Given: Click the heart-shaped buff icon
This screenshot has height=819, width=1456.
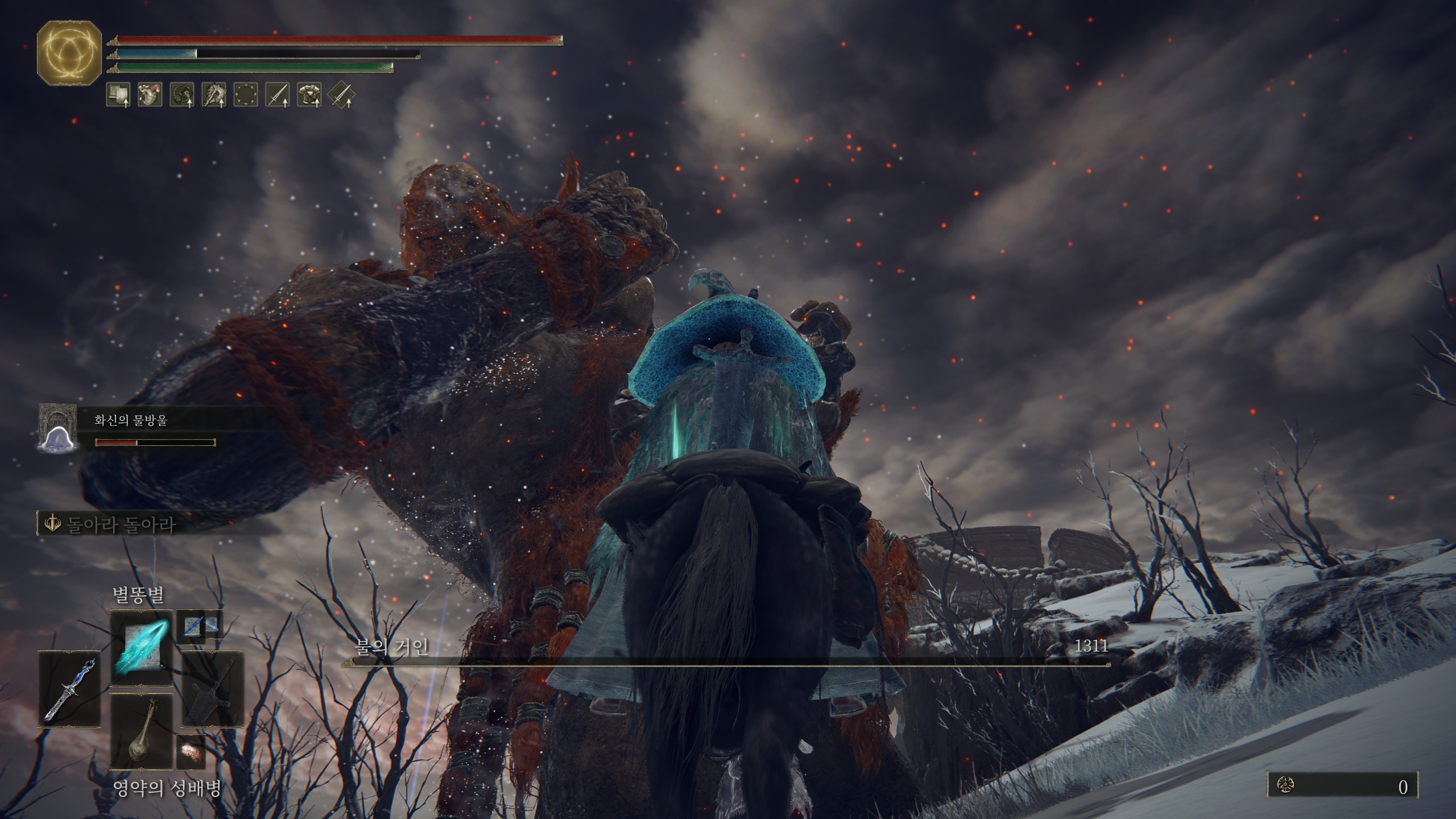Looking at the screenshot, I should (x=150, y=94).
